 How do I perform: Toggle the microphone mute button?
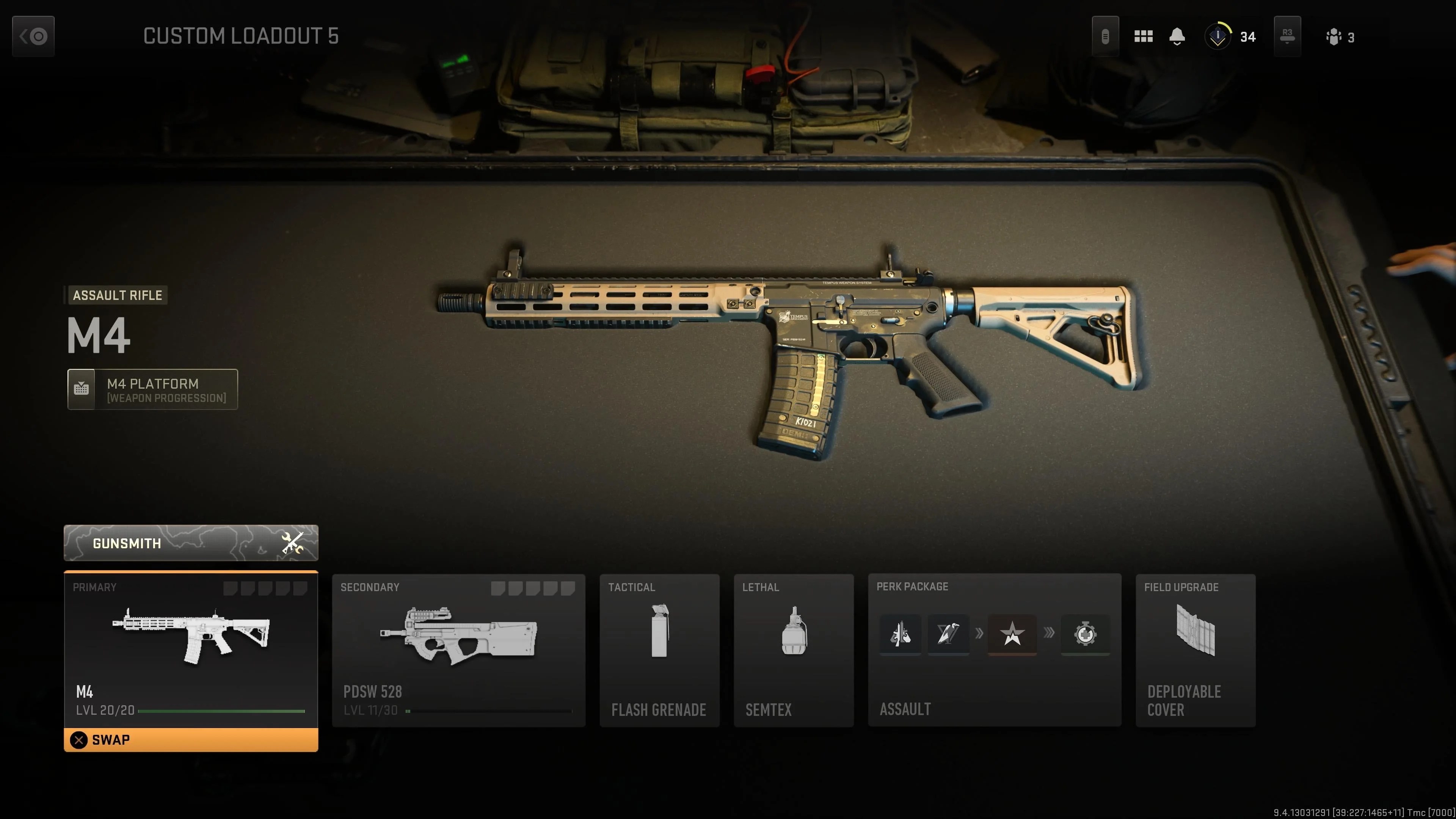[1106, 36]
